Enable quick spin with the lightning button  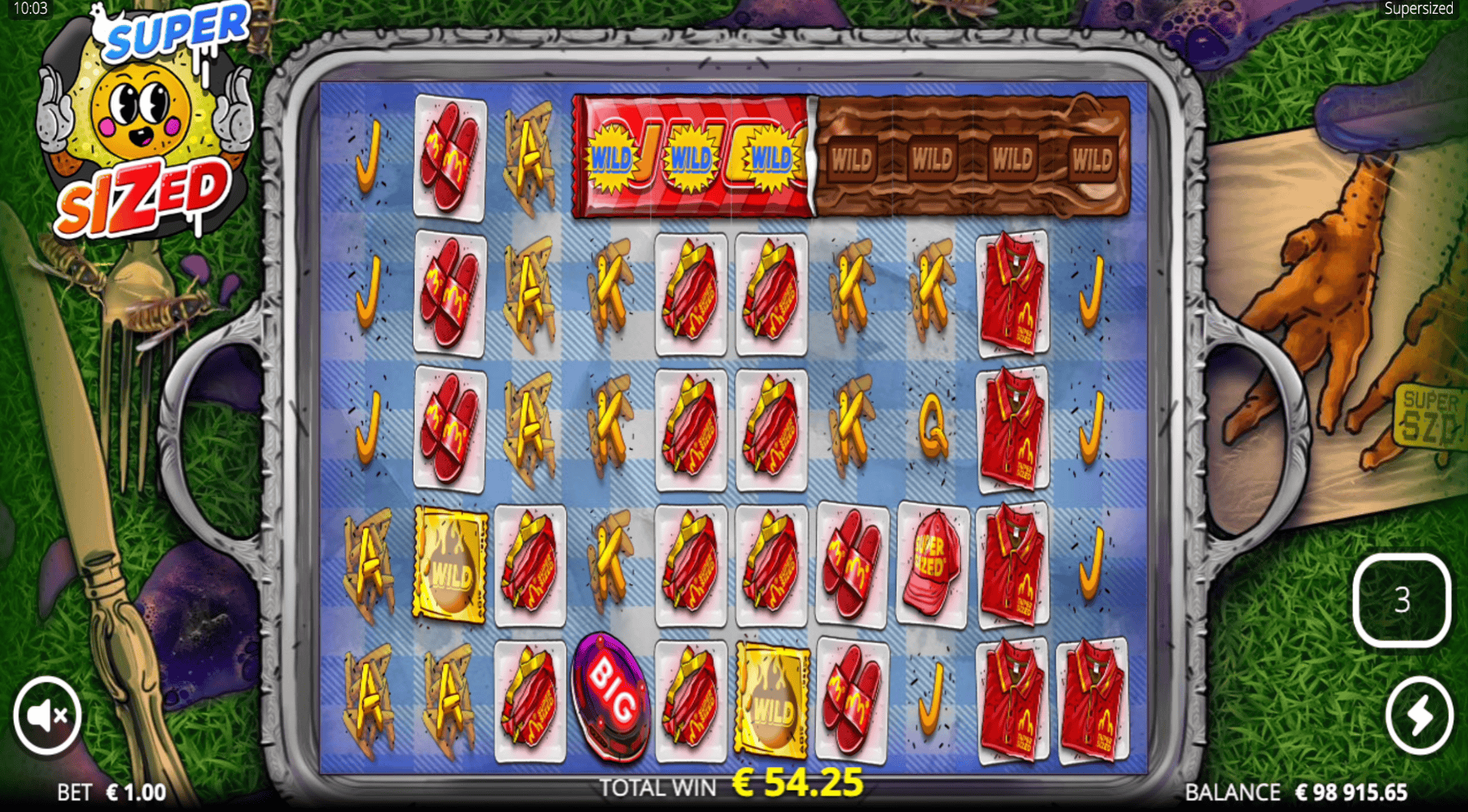pos(1419,713)
